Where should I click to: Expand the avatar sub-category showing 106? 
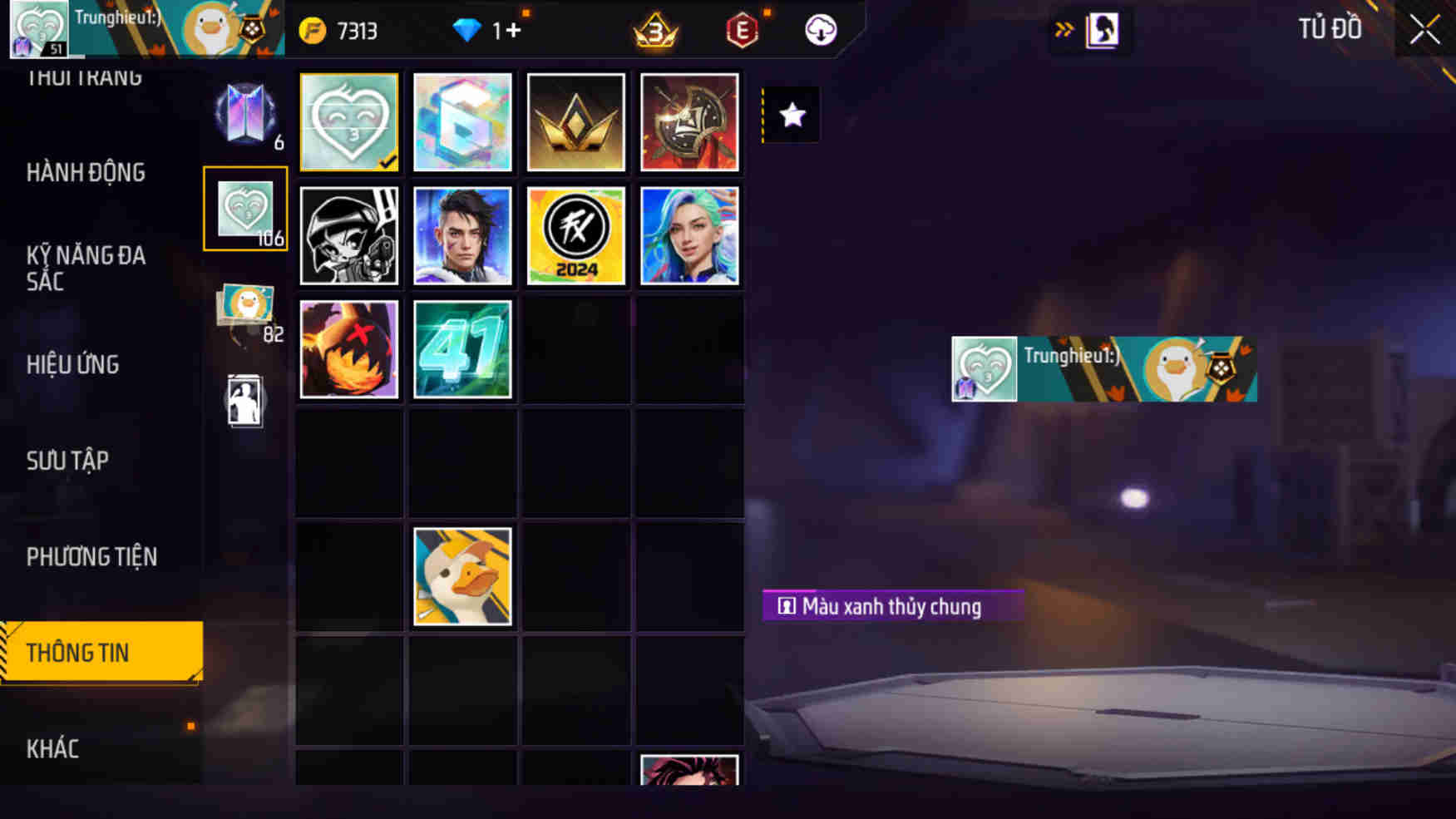pyautogui.click(x=245, y=209)
